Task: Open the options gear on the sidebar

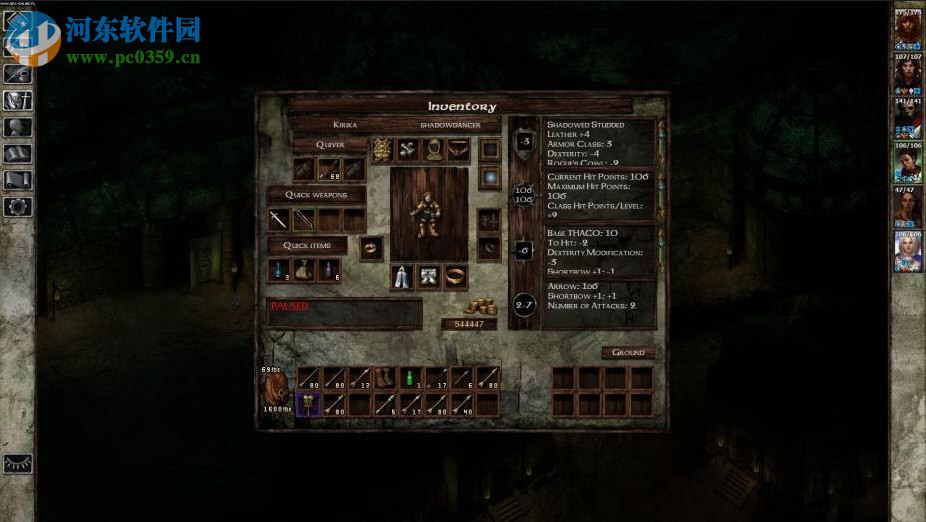Action: pyautogui.click(x=18, y=207)
